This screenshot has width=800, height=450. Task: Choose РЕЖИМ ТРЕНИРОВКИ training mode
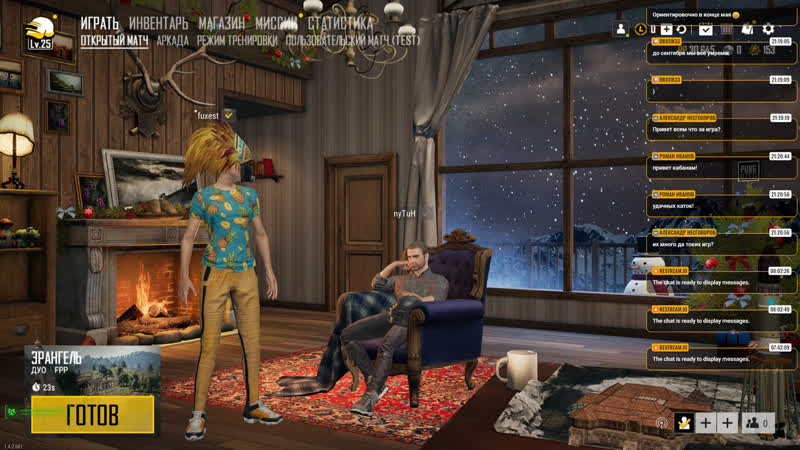pyautogui.click(x=237, y=41)
